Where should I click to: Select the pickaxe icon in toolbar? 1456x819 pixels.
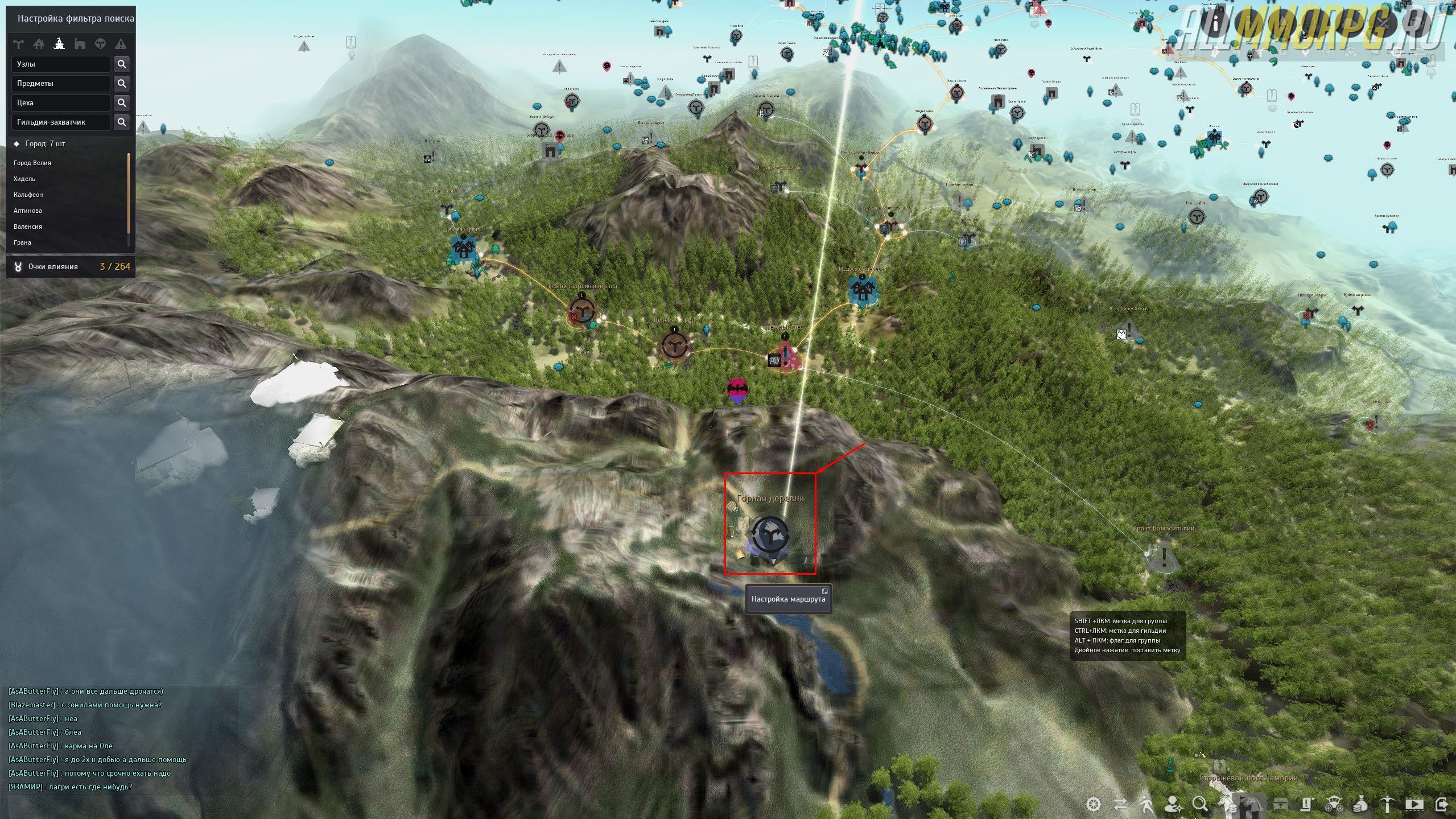1387,804
